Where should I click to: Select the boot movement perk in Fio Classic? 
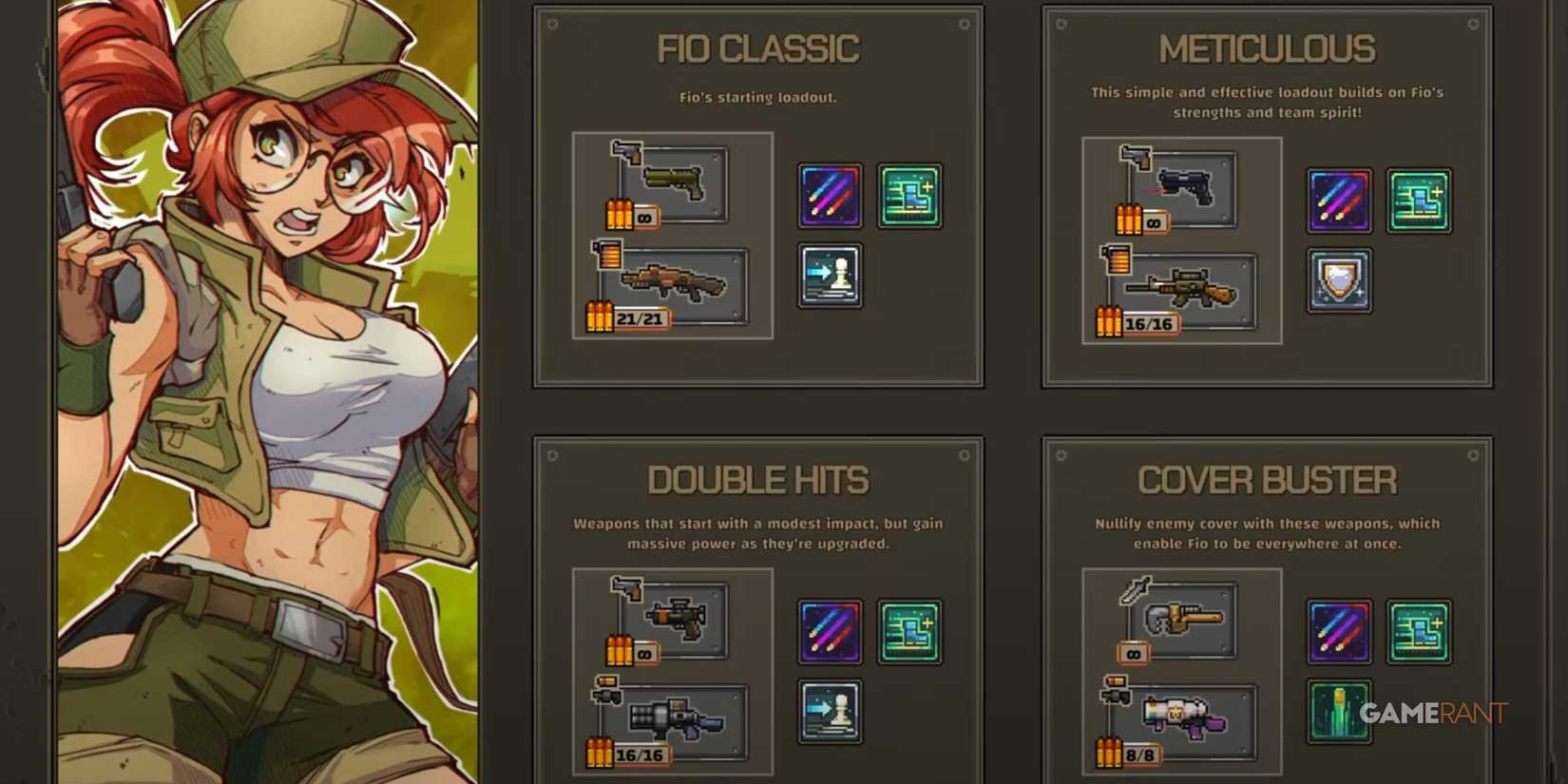pos(908,196)
